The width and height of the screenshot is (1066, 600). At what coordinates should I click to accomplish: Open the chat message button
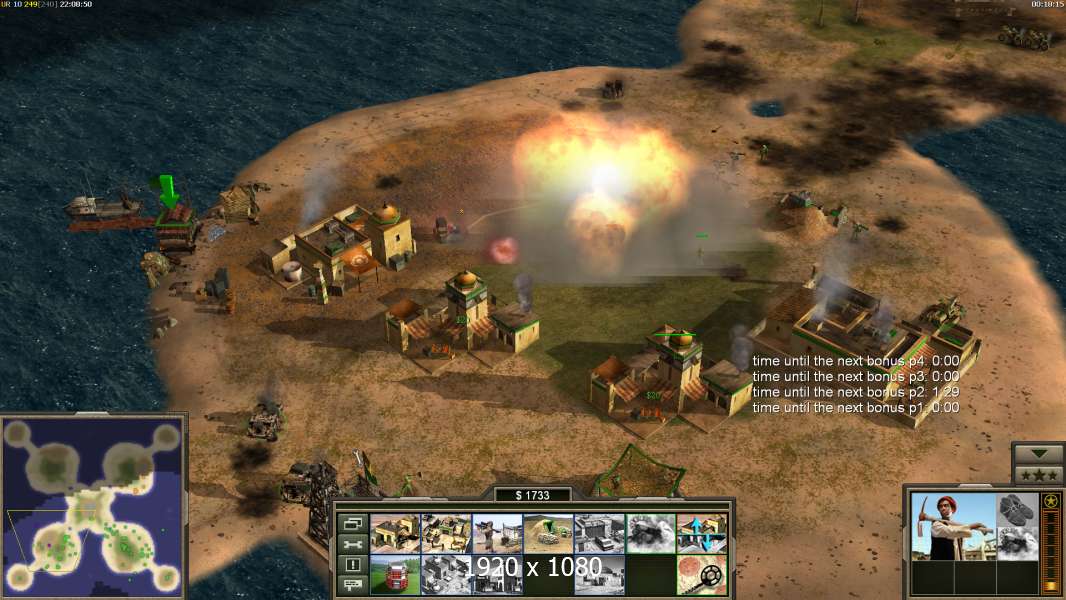(x=352, y=585)
